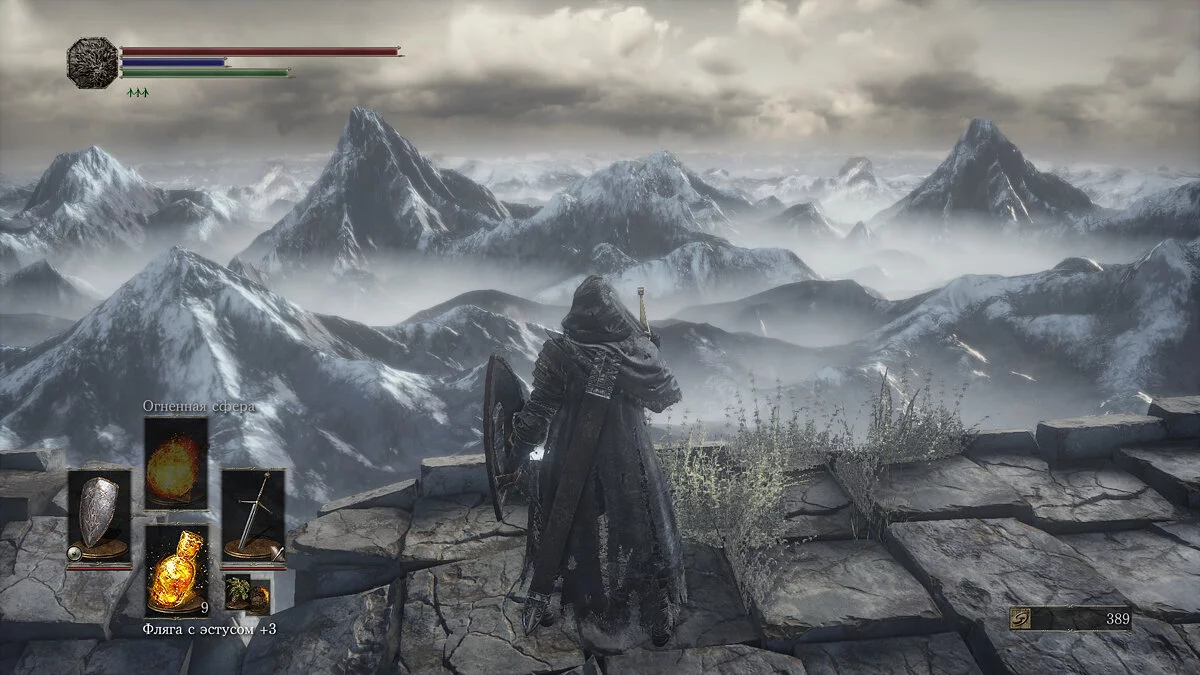Viewport: 1200px width, 675px height.
Task: Select the kite shield left-hand slot
Action: (x=99, y=515)
